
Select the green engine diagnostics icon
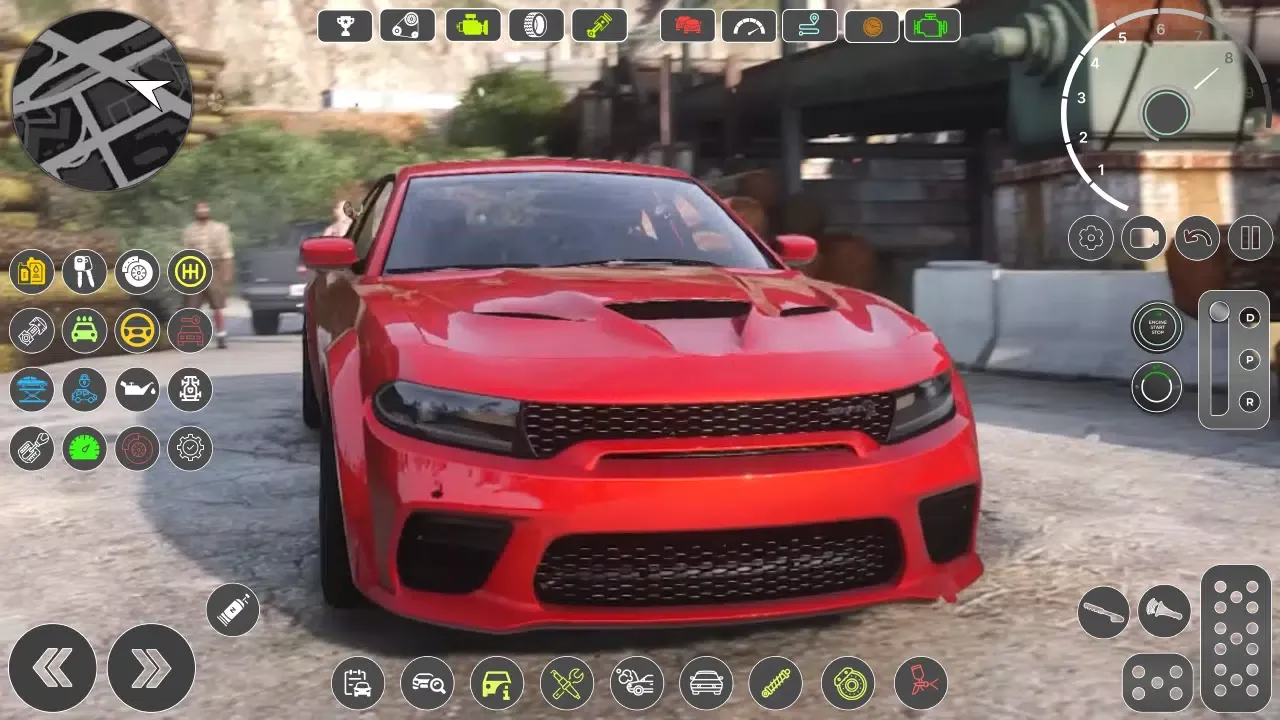coord(931,25)
